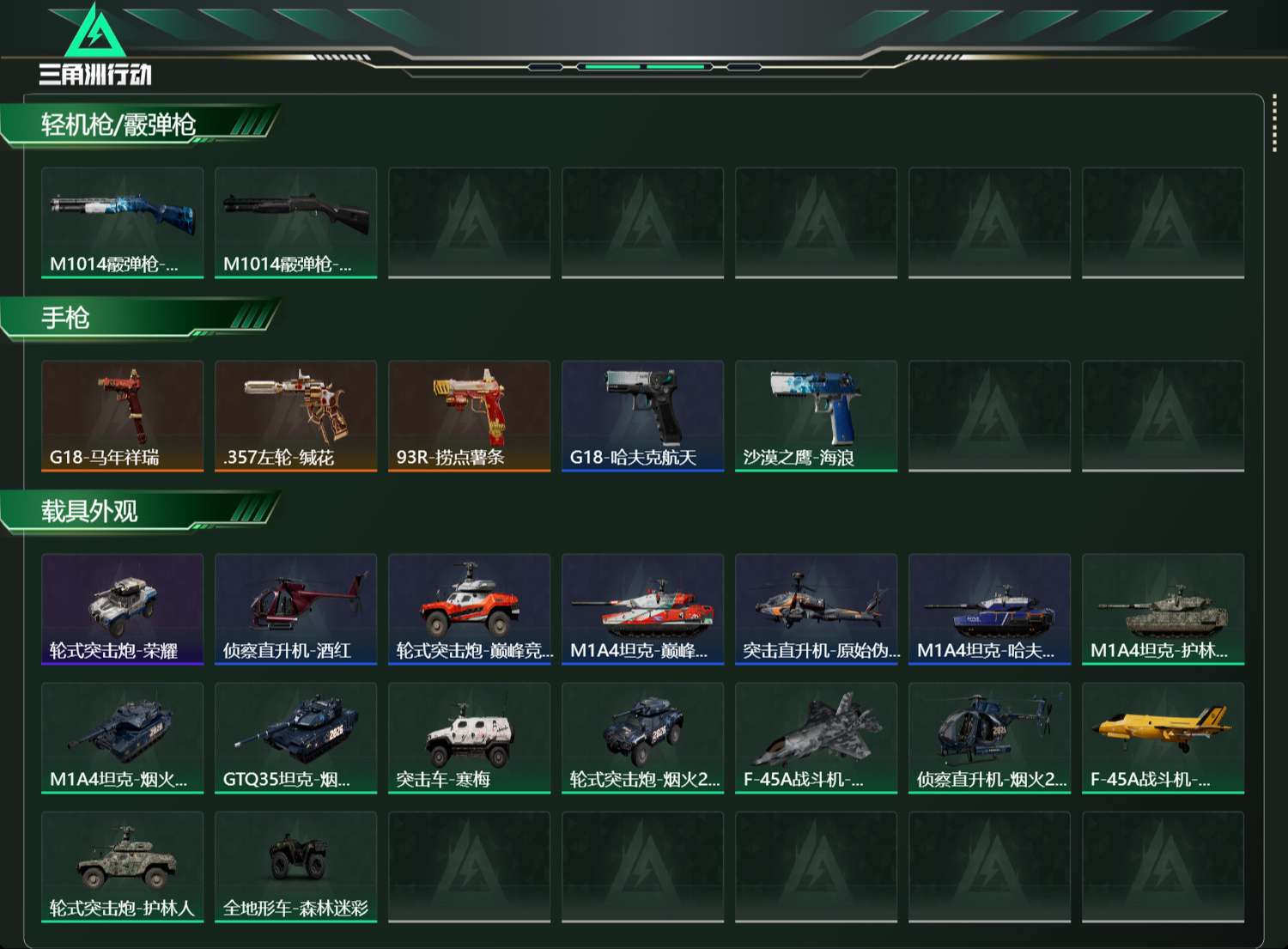Screen dimensions: 1288x949
Task: Pick the red 轮式突击炮-巅峰竞 vehicle skin
Action: click(x=470, y=609)
